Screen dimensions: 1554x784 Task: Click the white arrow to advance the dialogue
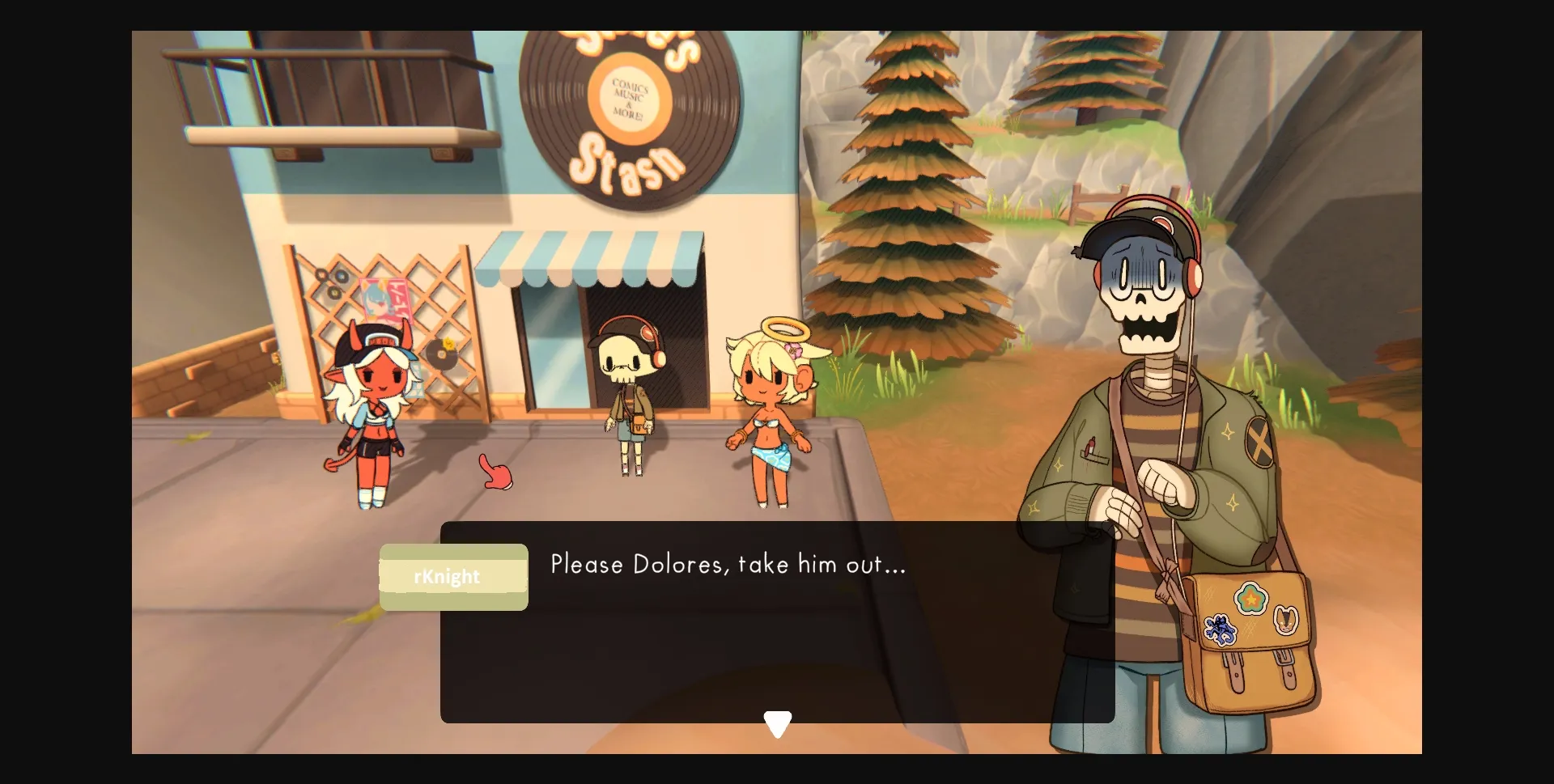click(778, 721)
